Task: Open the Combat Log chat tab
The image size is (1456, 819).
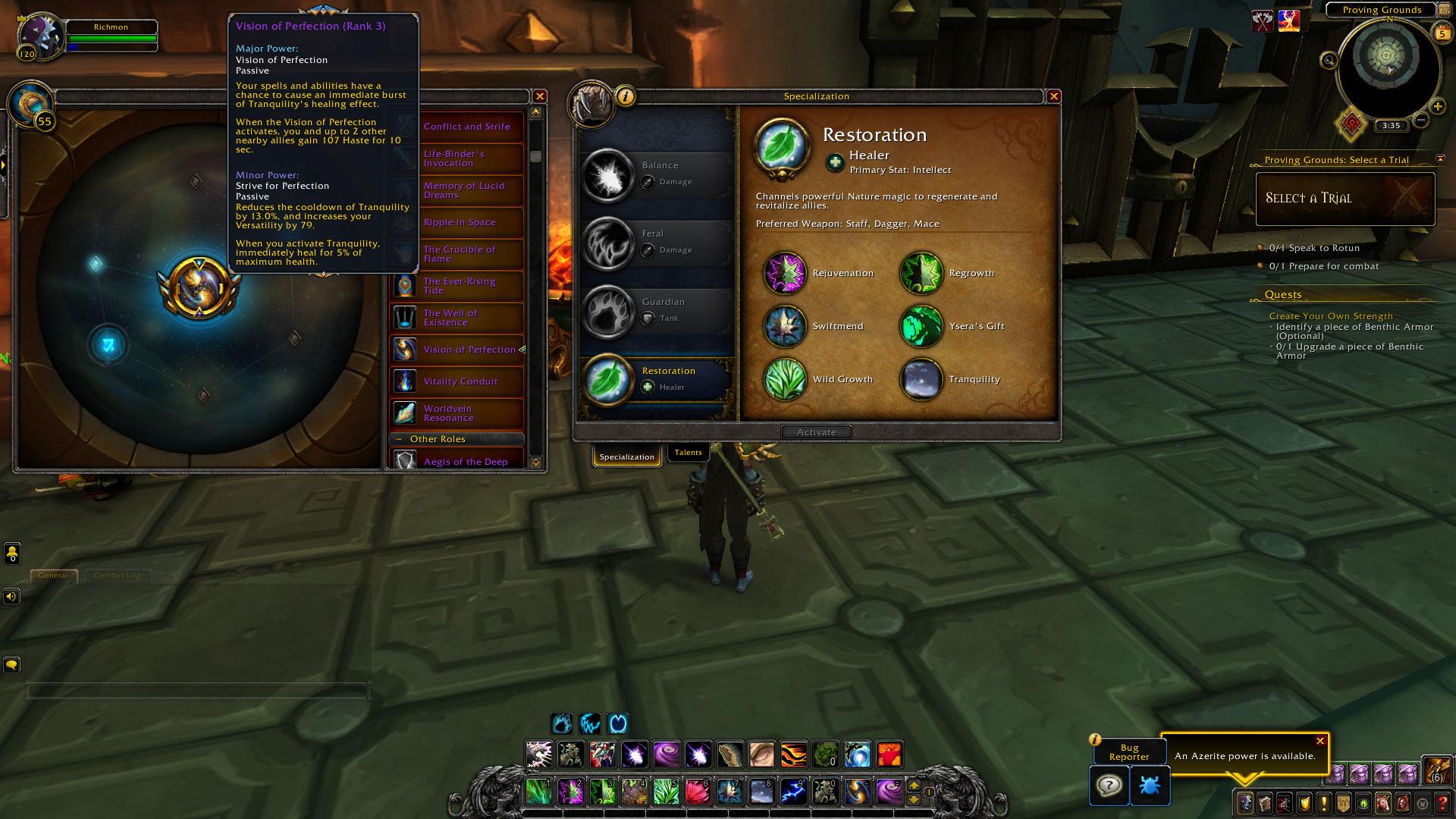Action: 117,576
